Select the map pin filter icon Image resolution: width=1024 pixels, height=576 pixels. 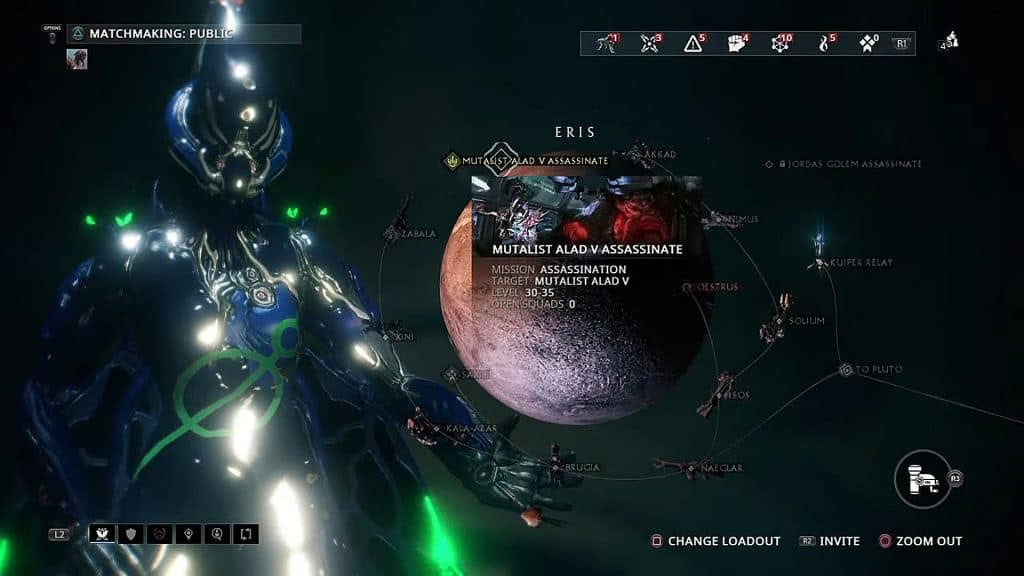[x=188, y=534]
